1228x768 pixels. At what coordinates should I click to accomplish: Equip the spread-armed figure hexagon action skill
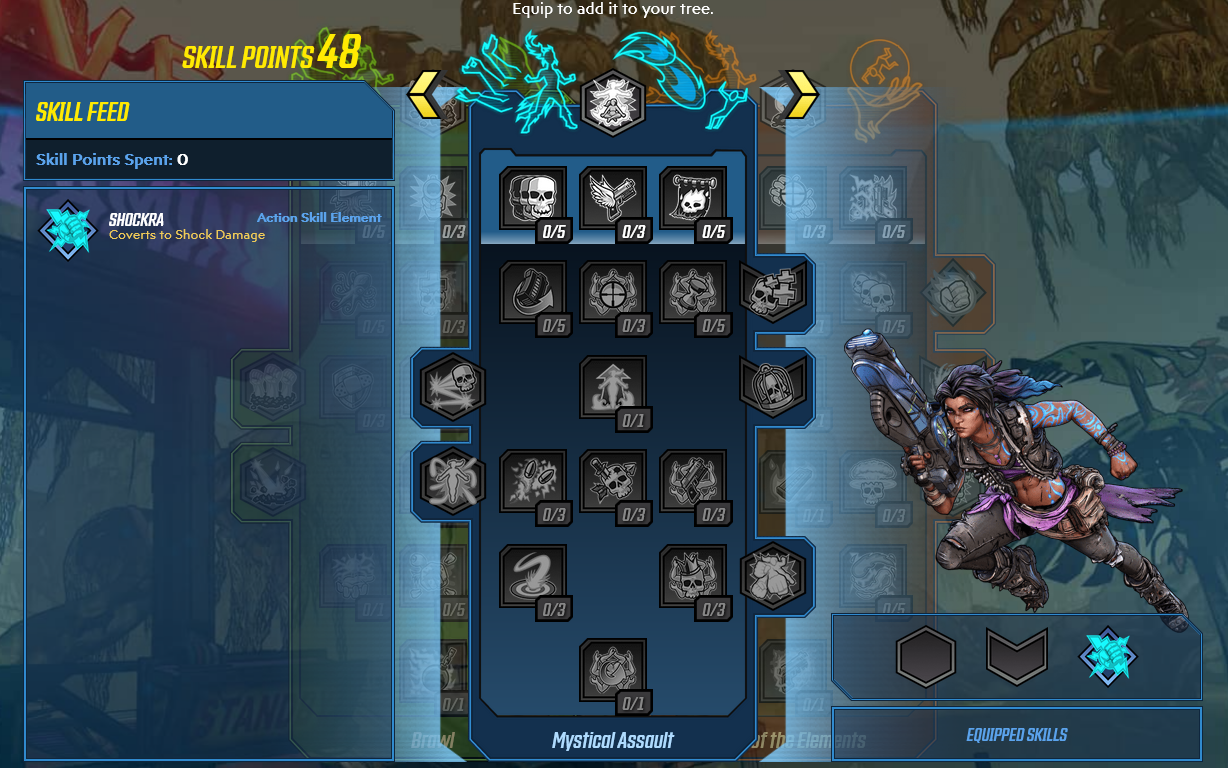(453, 479)
